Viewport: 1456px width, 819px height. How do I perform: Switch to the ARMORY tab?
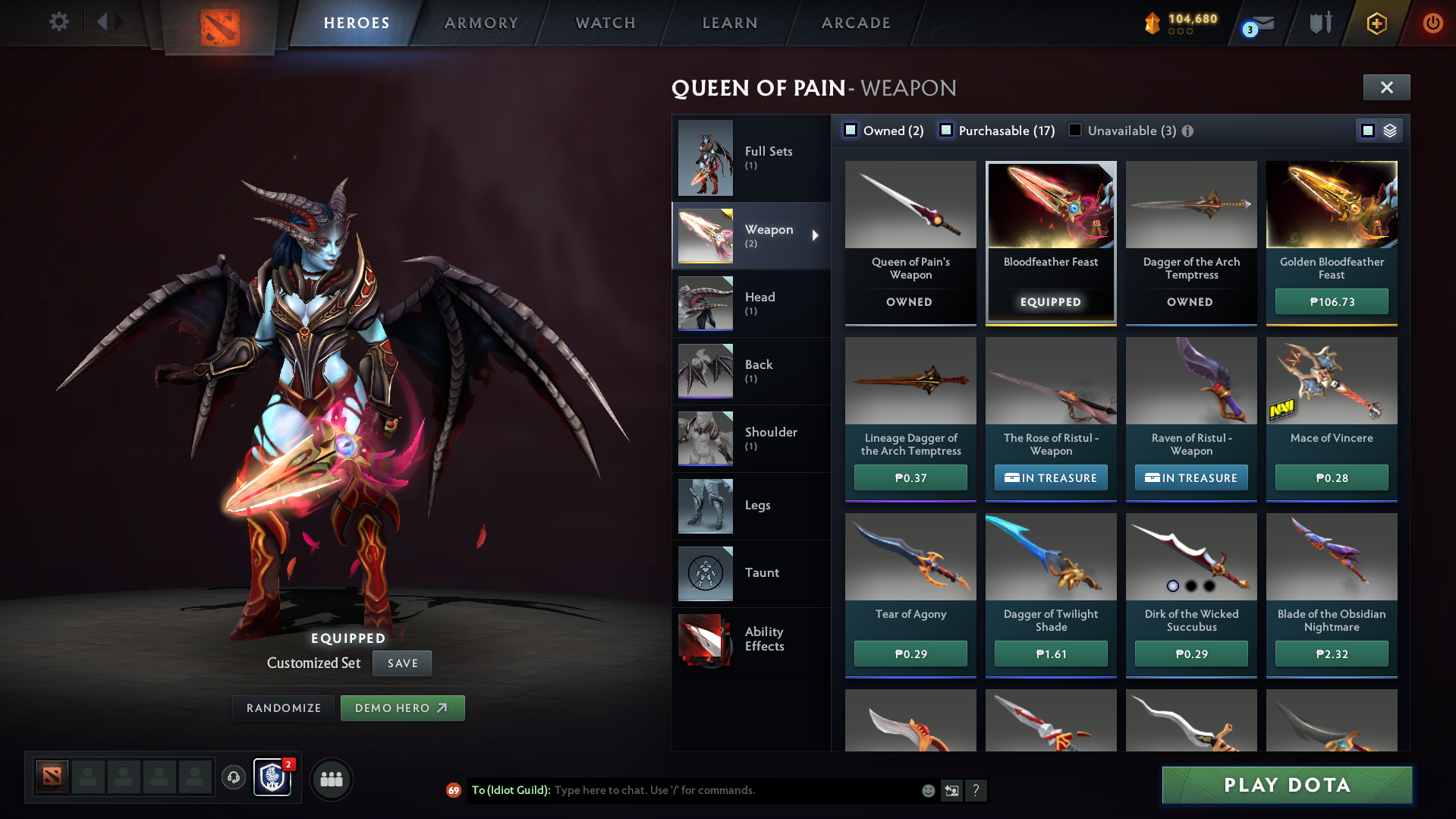click(x=481, y=23)
